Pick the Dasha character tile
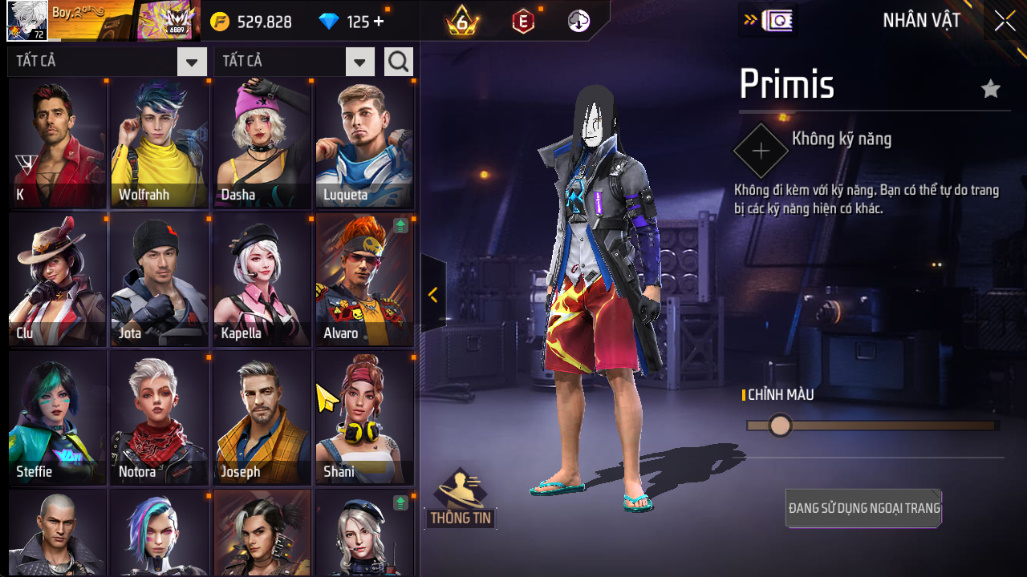This screenshot has height=577, width=1027. [263, 144]
